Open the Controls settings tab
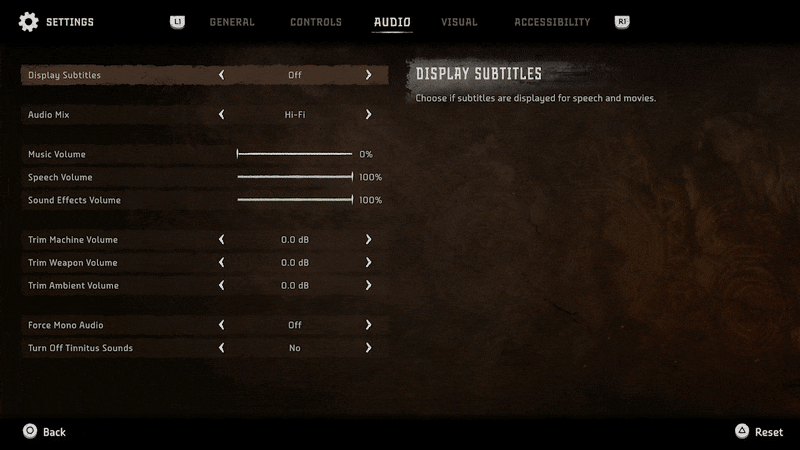Viewport: 800px width, 450px height. click(x=316, y=22)
